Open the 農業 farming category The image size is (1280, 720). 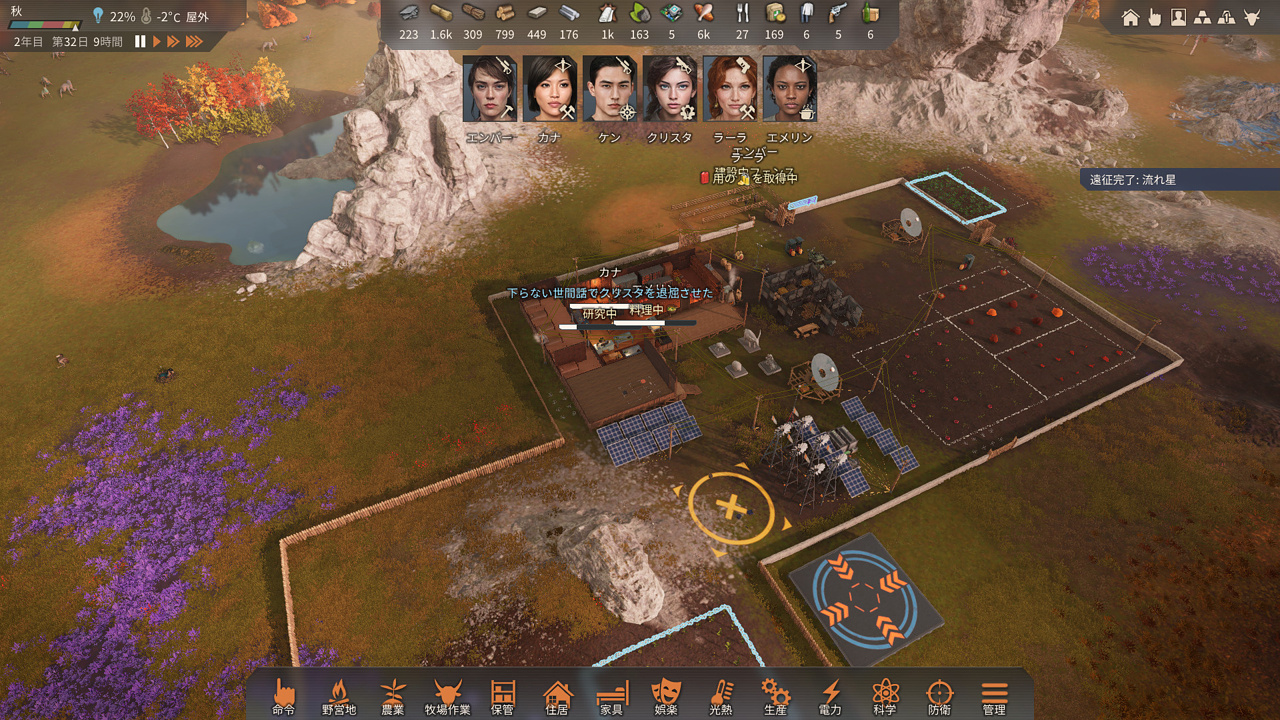(x=393, y=695)
